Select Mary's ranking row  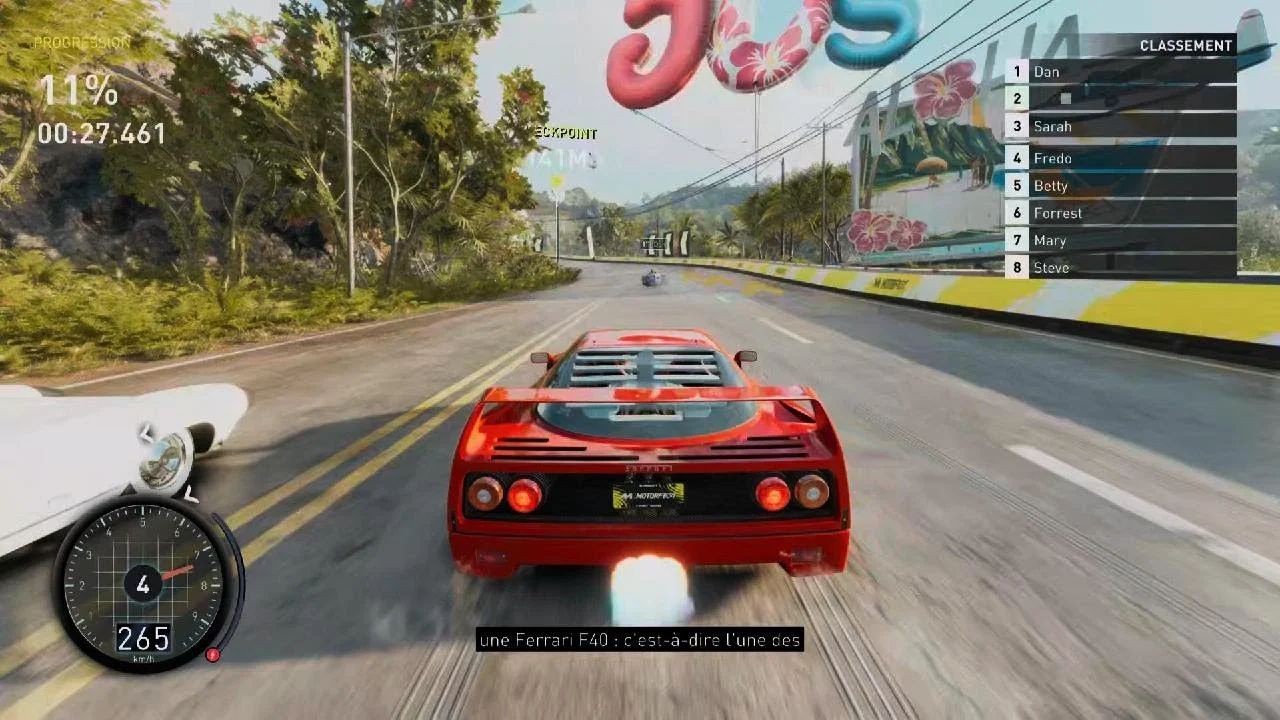1120,240
